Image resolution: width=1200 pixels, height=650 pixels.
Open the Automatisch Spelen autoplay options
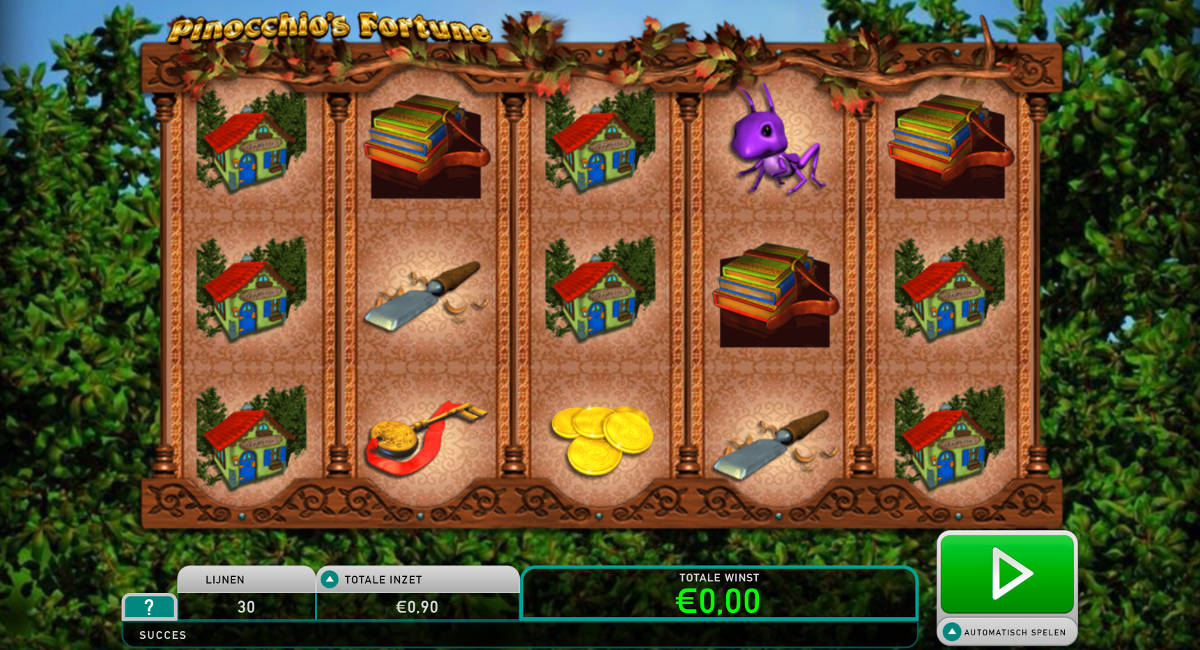tap(1006, 632)
